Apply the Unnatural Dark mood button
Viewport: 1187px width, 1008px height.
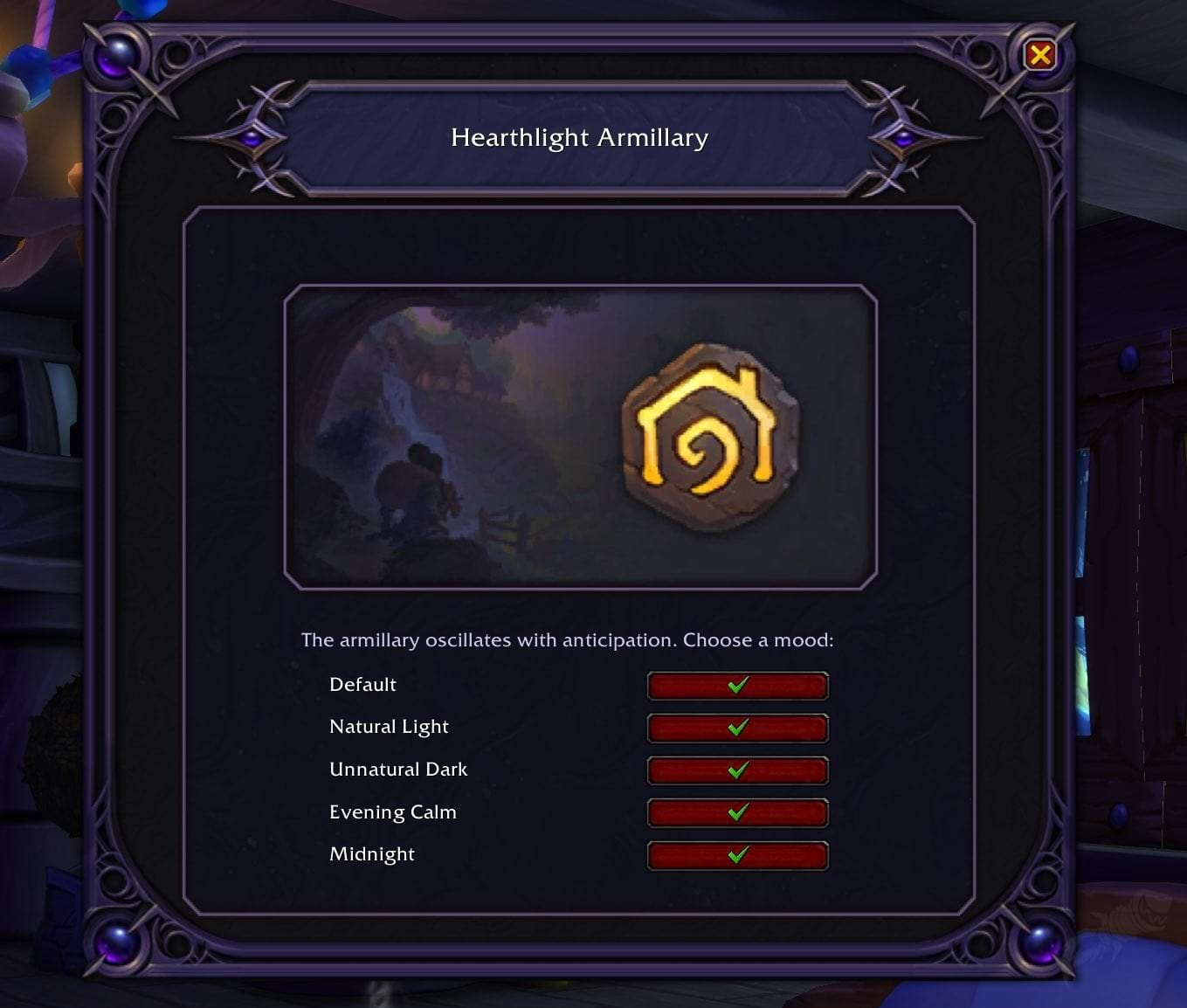pos(736,770)
